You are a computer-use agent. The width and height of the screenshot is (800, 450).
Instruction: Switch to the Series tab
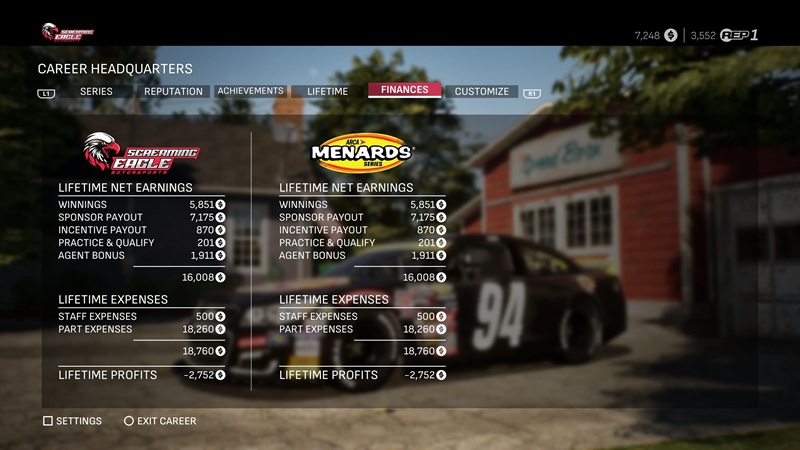(96, 92)
